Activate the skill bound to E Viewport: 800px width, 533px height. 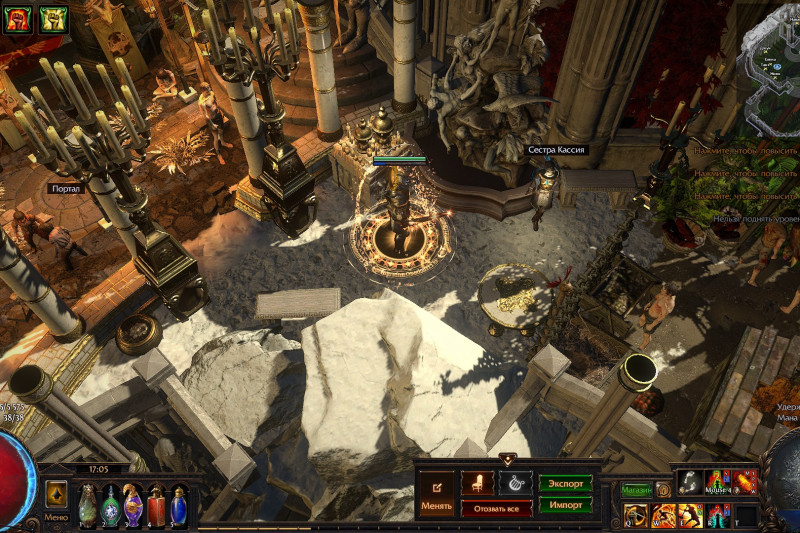[x=690, y=516]
